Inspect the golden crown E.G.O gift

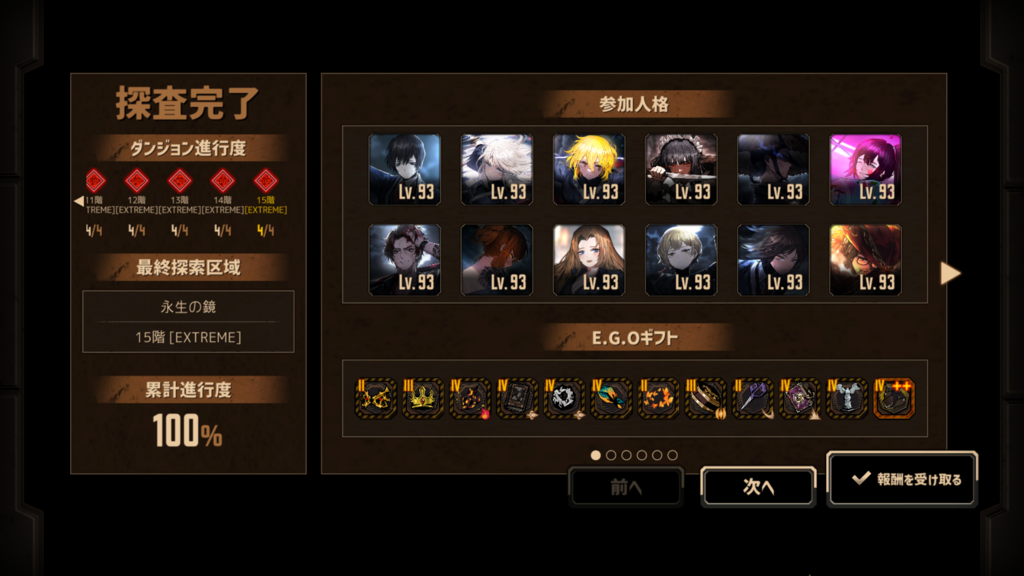click(422, 398)
